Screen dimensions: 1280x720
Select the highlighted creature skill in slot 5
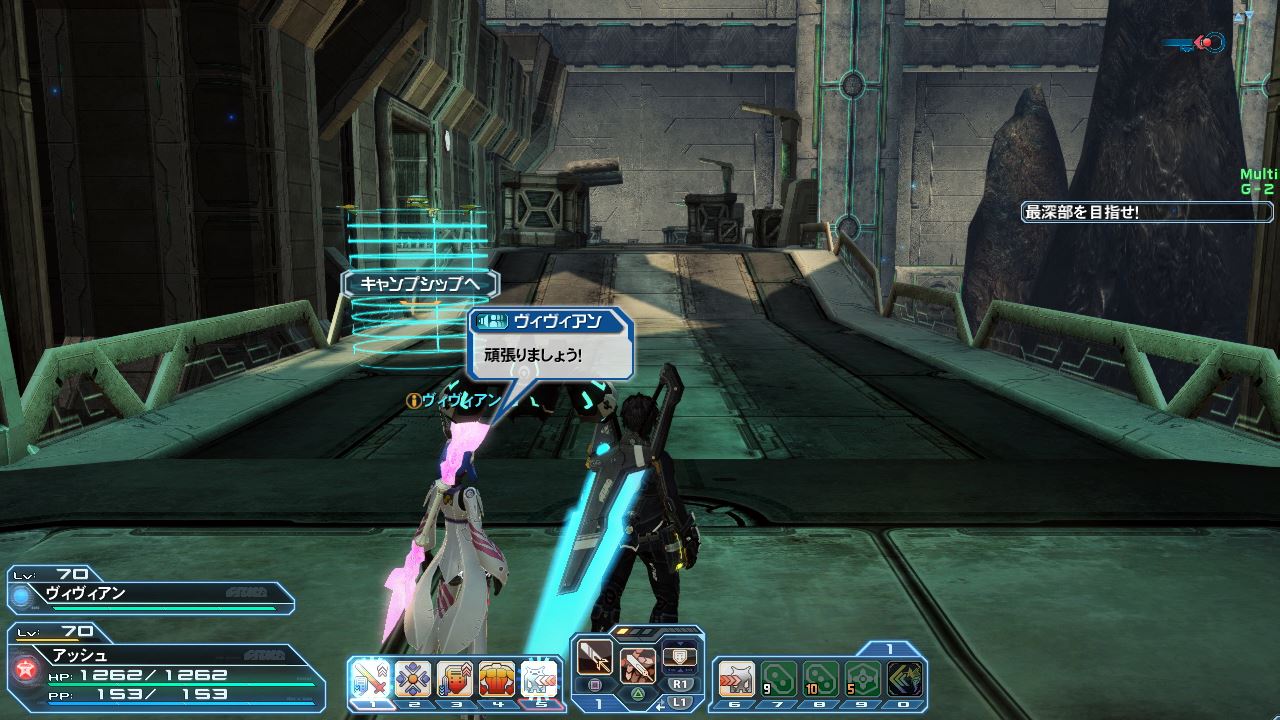point(537,680)
